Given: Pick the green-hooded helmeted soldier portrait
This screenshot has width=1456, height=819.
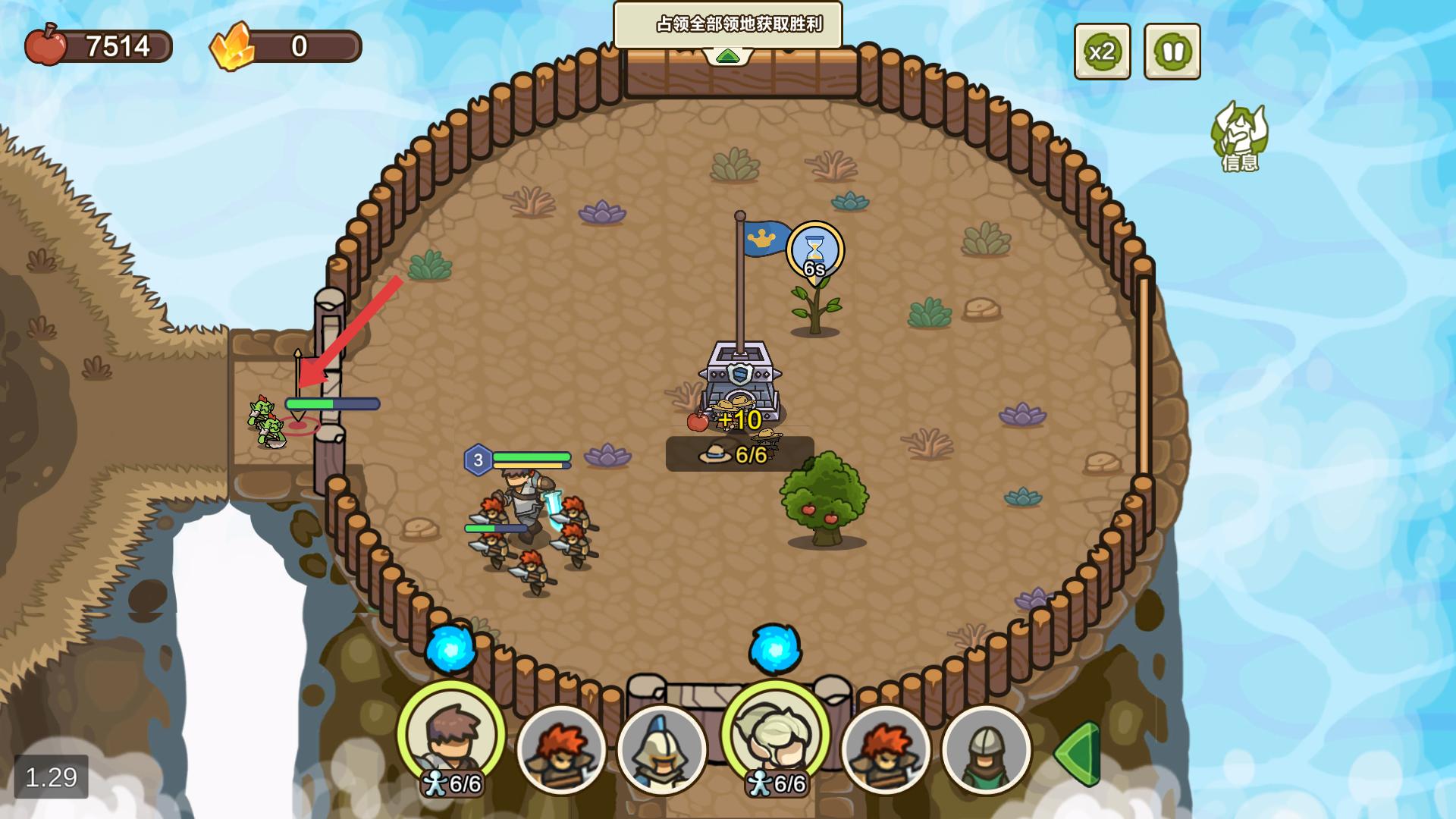Looking at the screenshot, I should point(986,749).
